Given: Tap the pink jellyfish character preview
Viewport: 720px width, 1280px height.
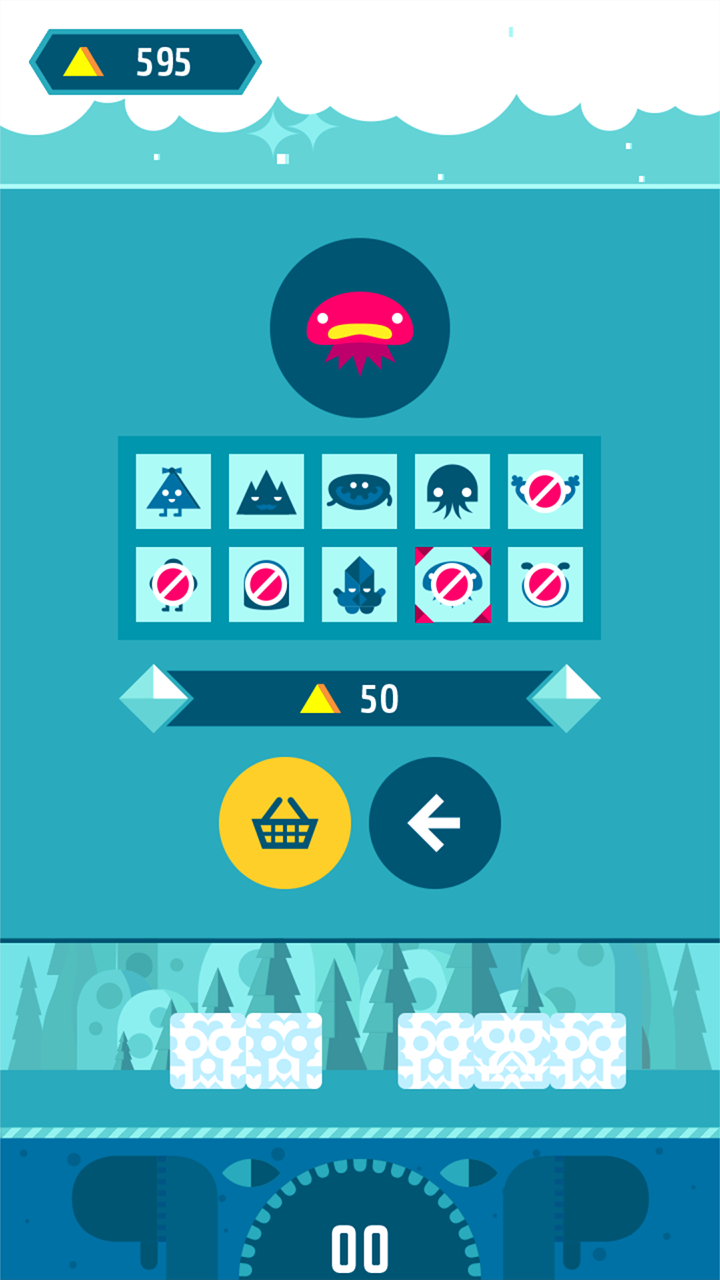Looking at the screenshot, I should (360, 328).
